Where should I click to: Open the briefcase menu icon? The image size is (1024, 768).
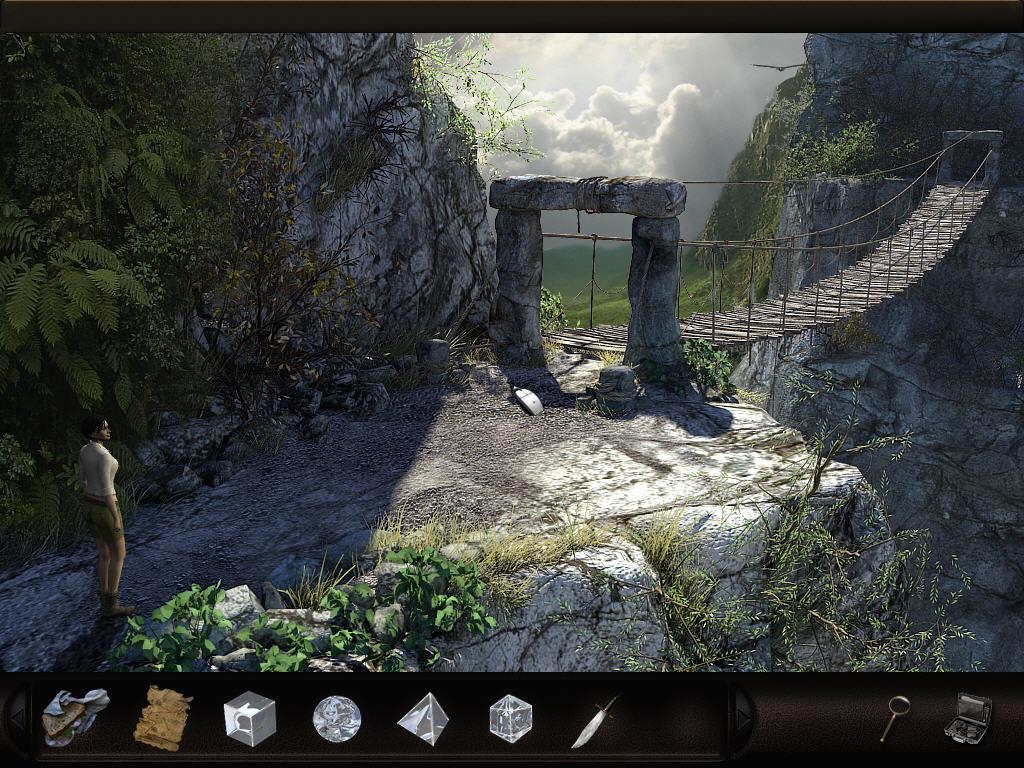pos(967,718)
